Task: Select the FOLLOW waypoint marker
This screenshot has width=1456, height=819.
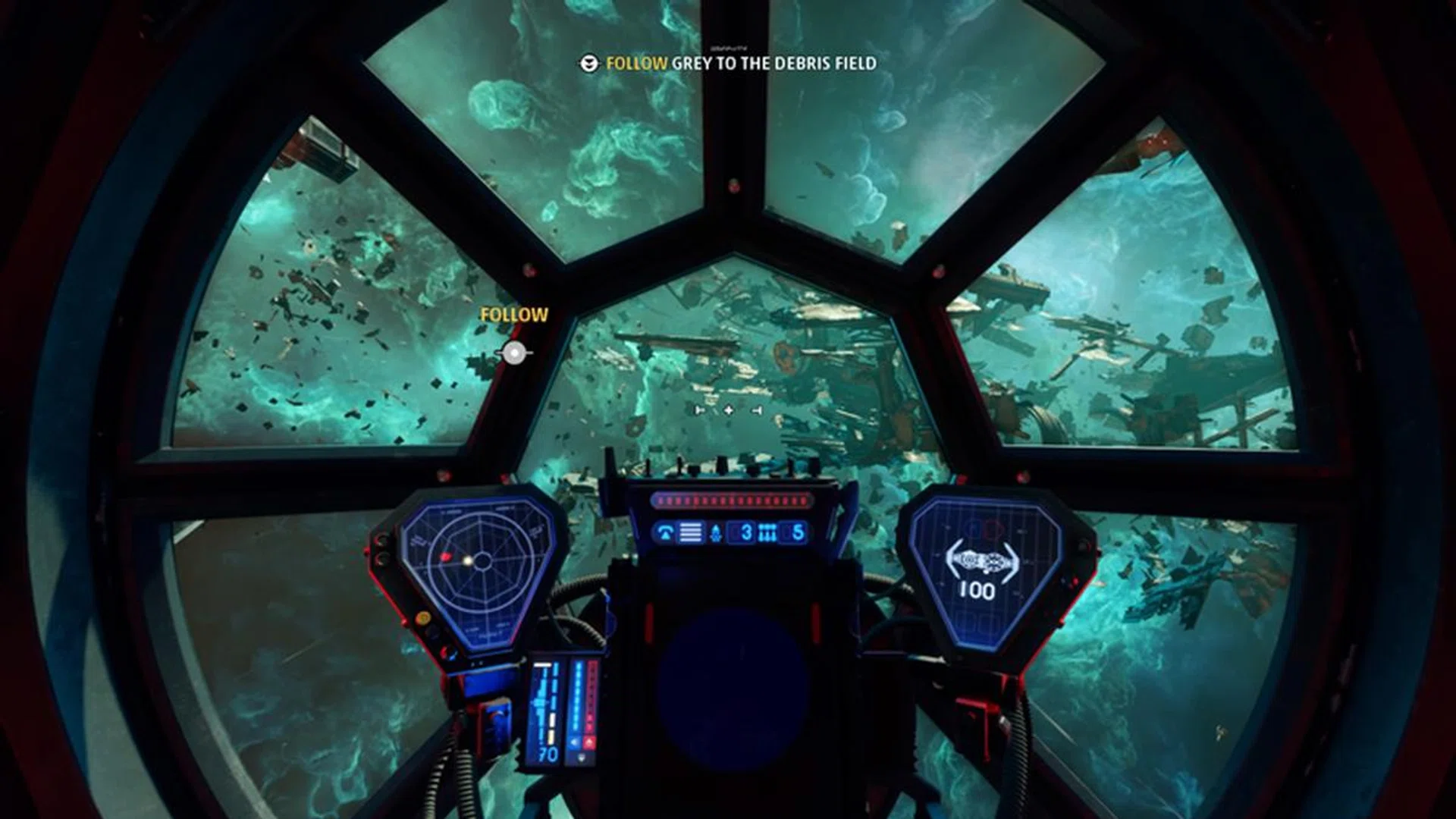Action: (x=516, y=351)
